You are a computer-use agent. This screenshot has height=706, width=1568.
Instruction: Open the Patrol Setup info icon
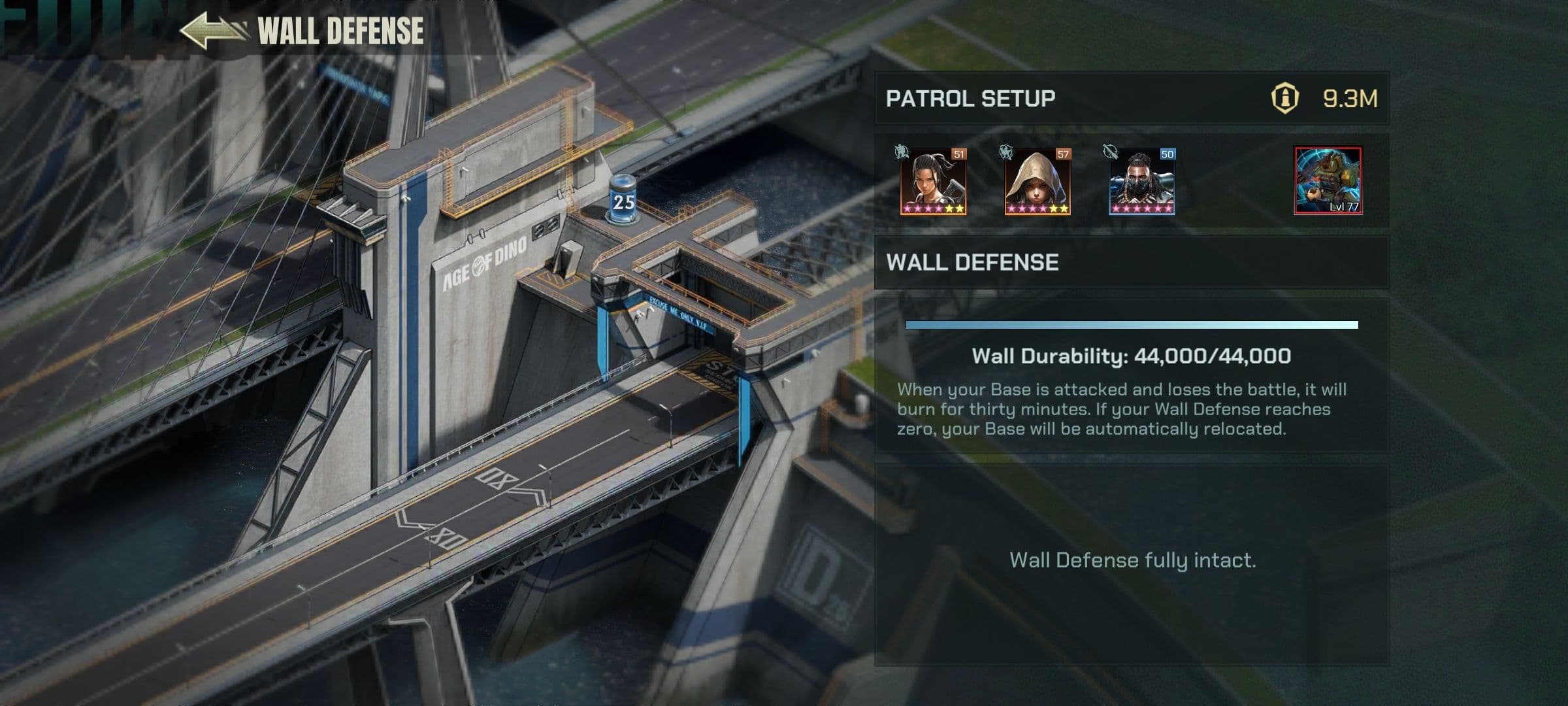[x=1284, y=99]
